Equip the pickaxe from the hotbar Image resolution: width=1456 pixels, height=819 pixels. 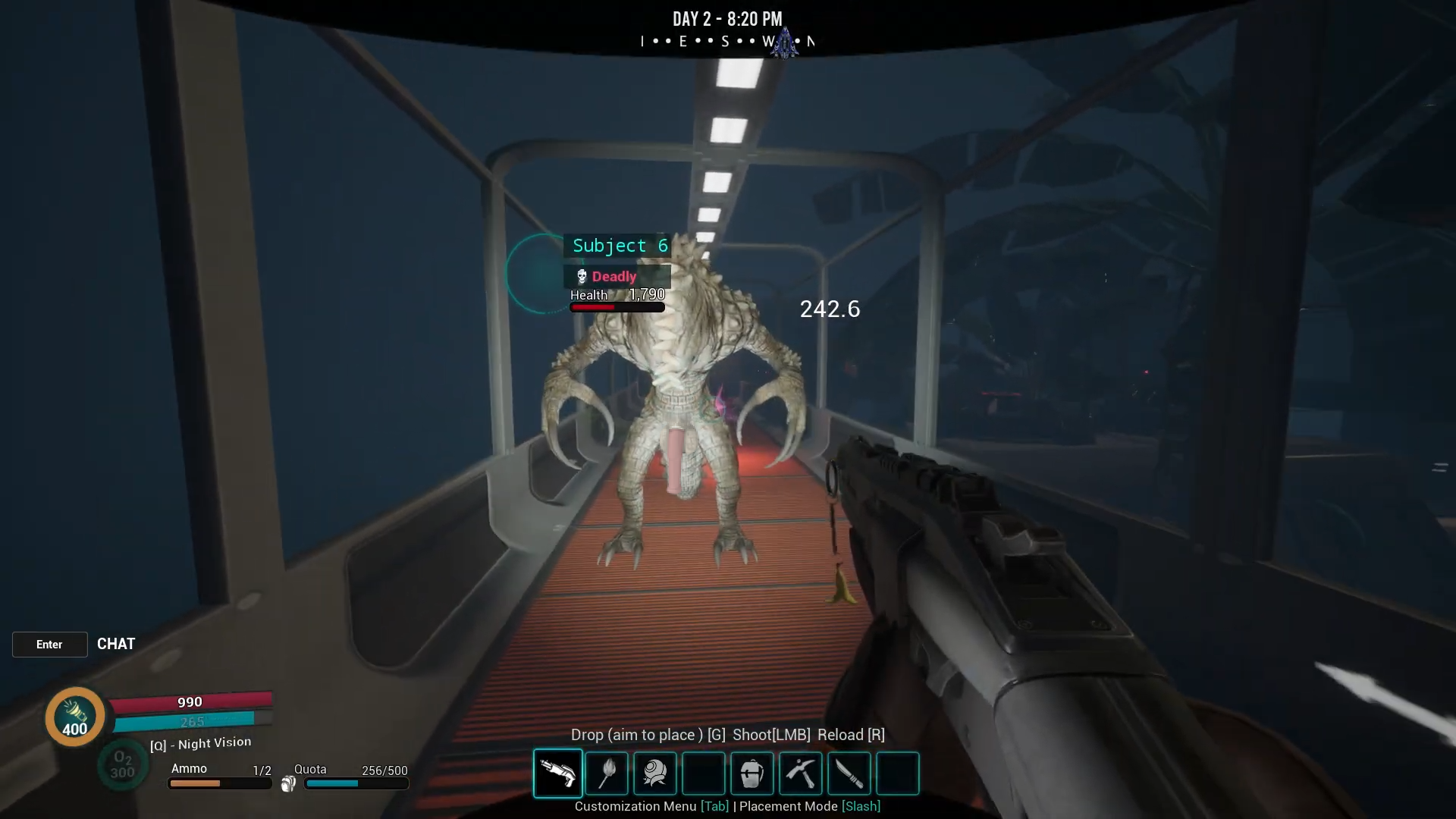tap(800, 773)
